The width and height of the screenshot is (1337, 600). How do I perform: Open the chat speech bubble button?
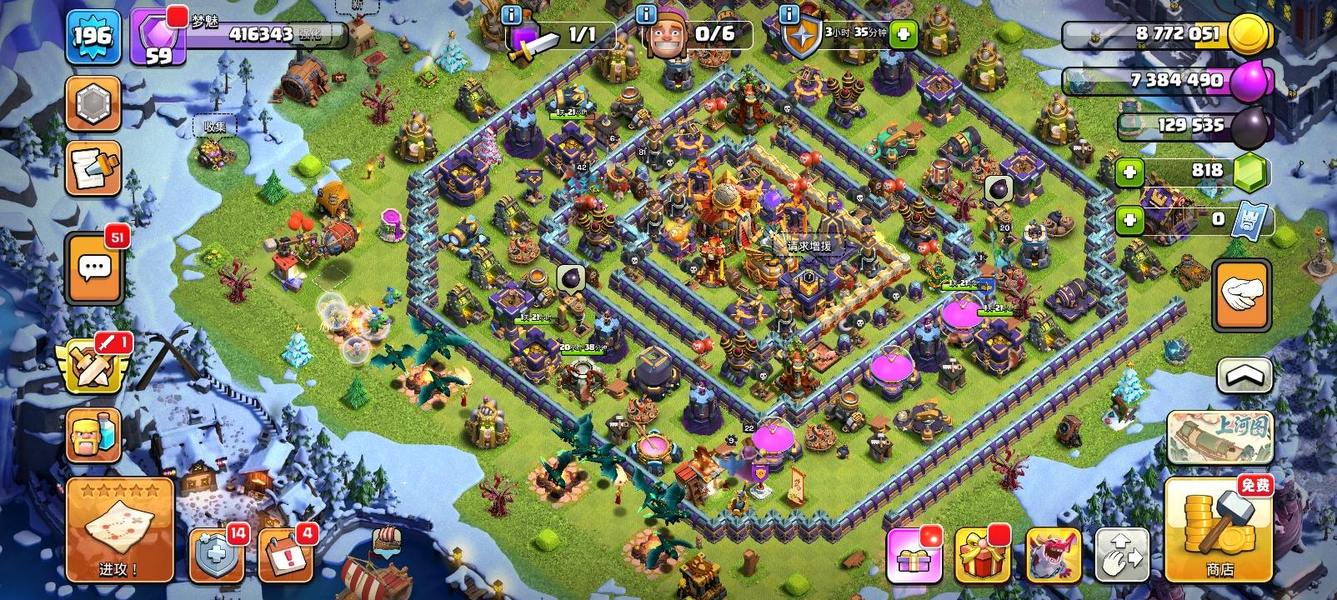coord(95,268)
